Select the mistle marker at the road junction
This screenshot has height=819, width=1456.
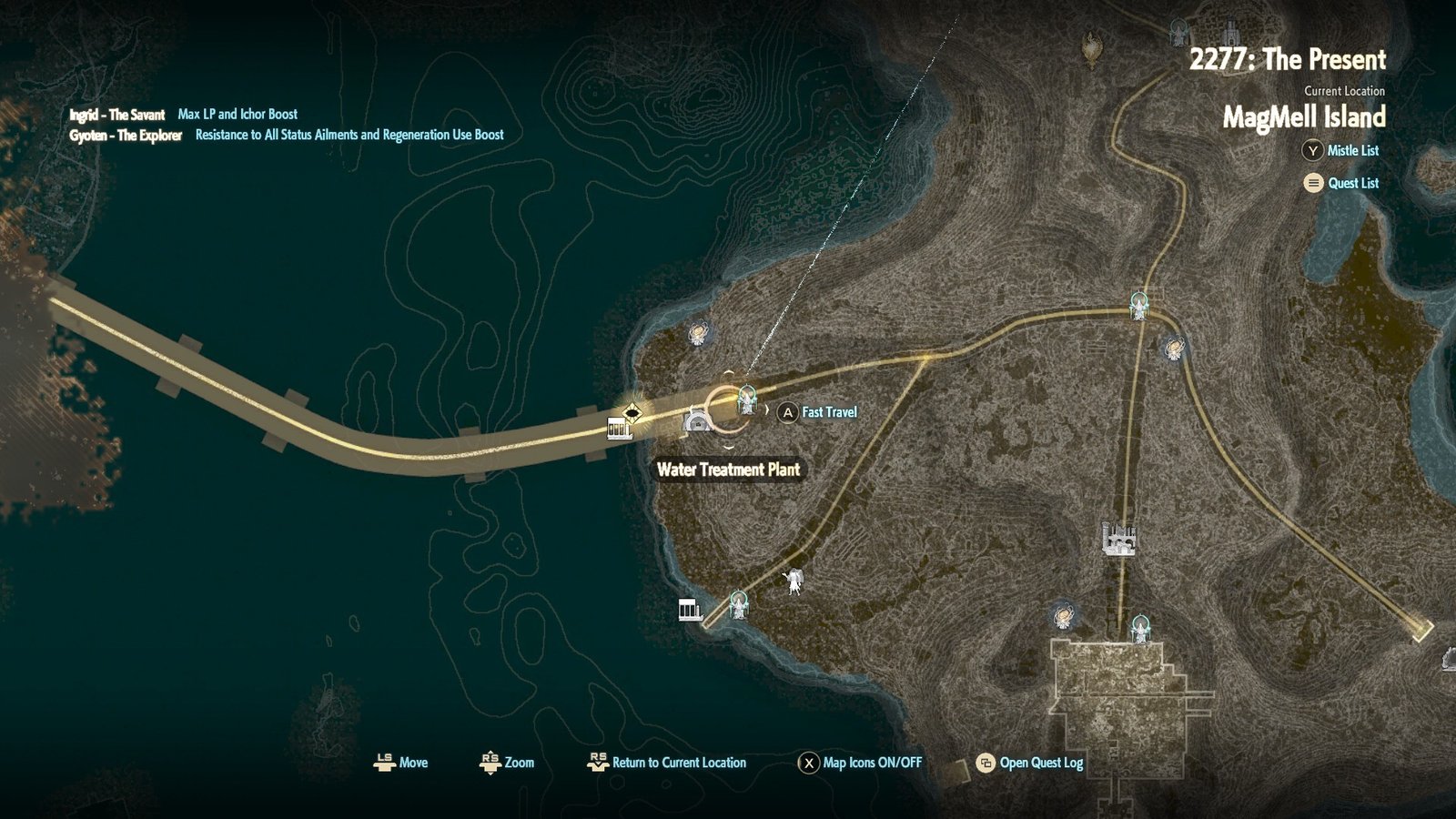coord(1139,306)
